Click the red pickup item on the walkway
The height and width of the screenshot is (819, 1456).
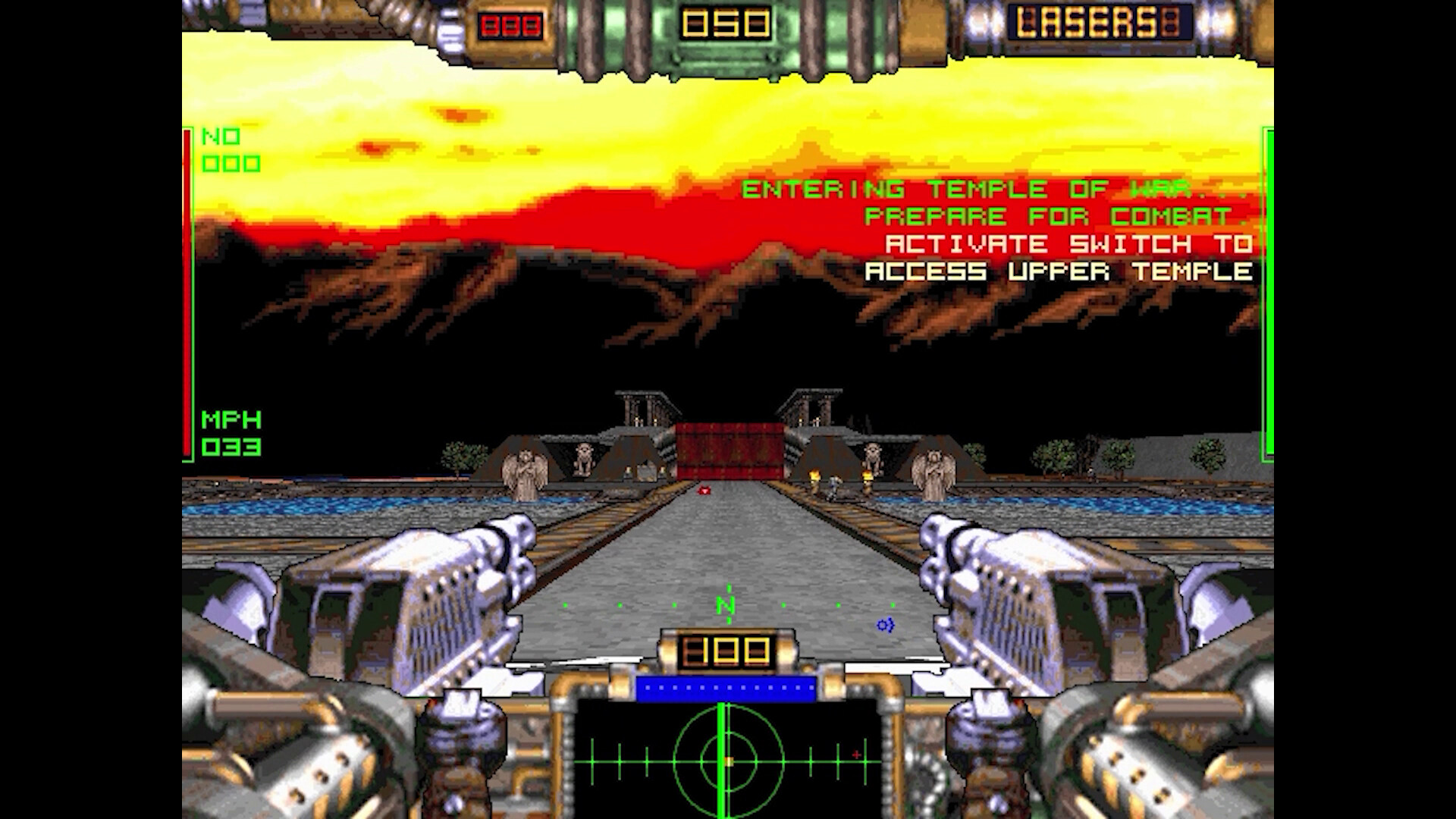(x=704, y=491)
